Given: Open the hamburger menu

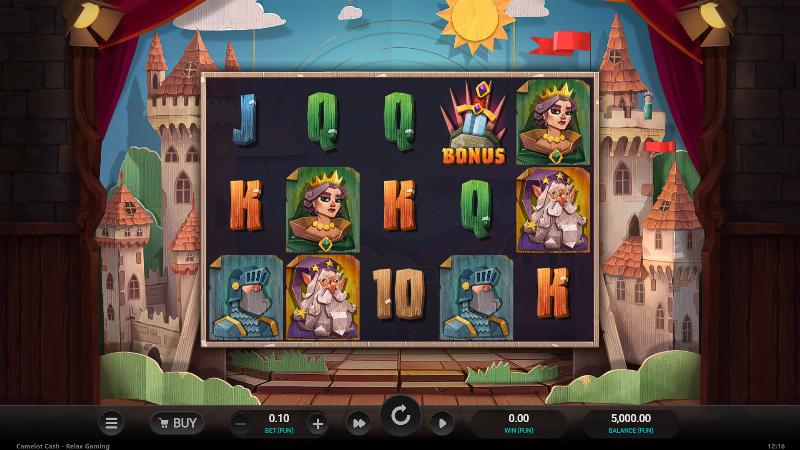Looking at the screenshot, I should click(111, 423).
